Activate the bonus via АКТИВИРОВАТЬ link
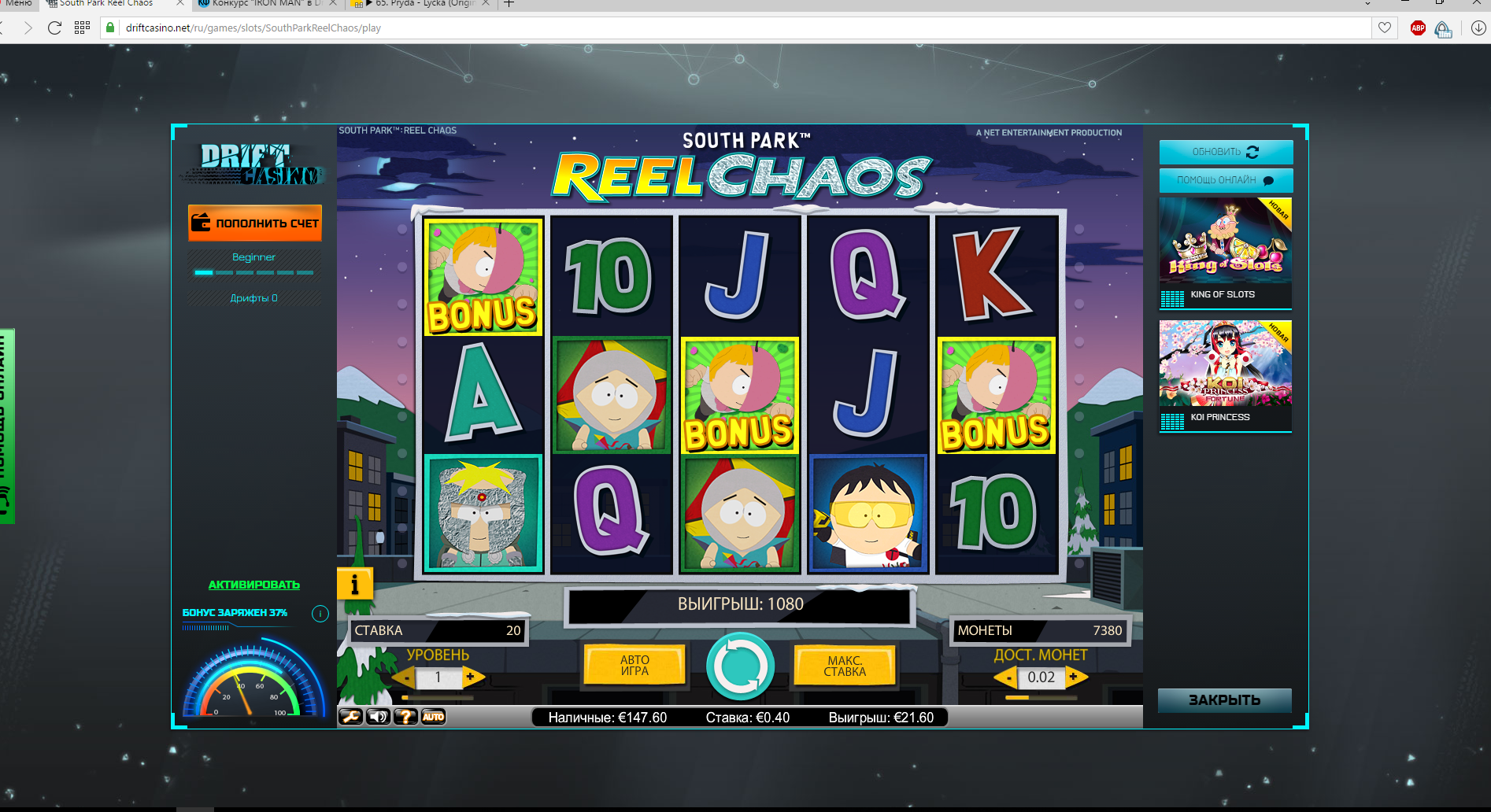 253,585
